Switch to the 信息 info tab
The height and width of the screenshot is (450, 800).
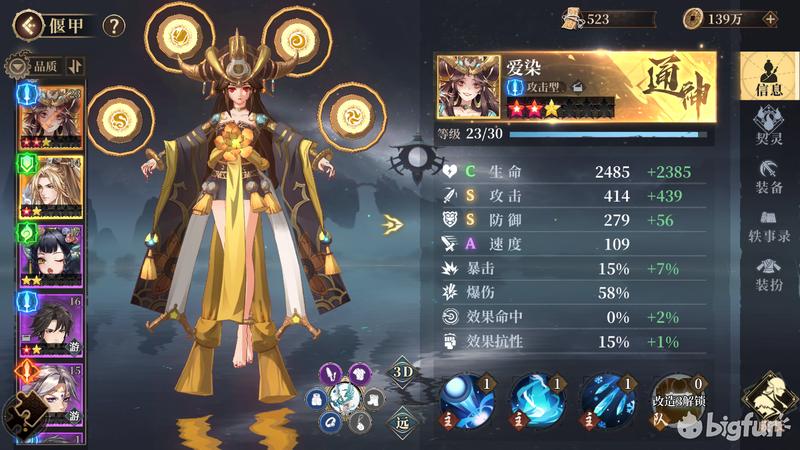point(768,76)
